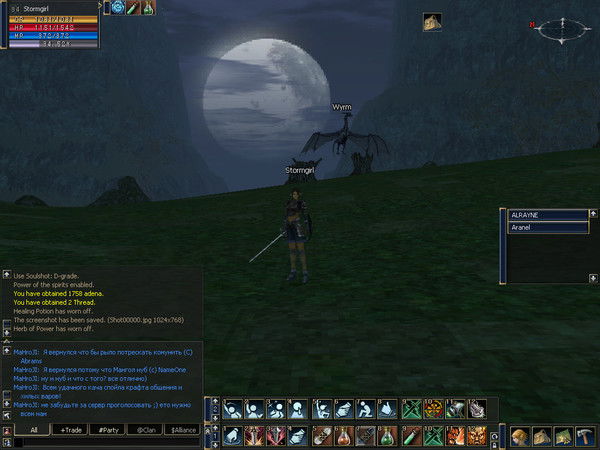Switch to the $Alliance chat tab
The height and width of the screenshot is (450, 600).
click(x=182, y=429)
